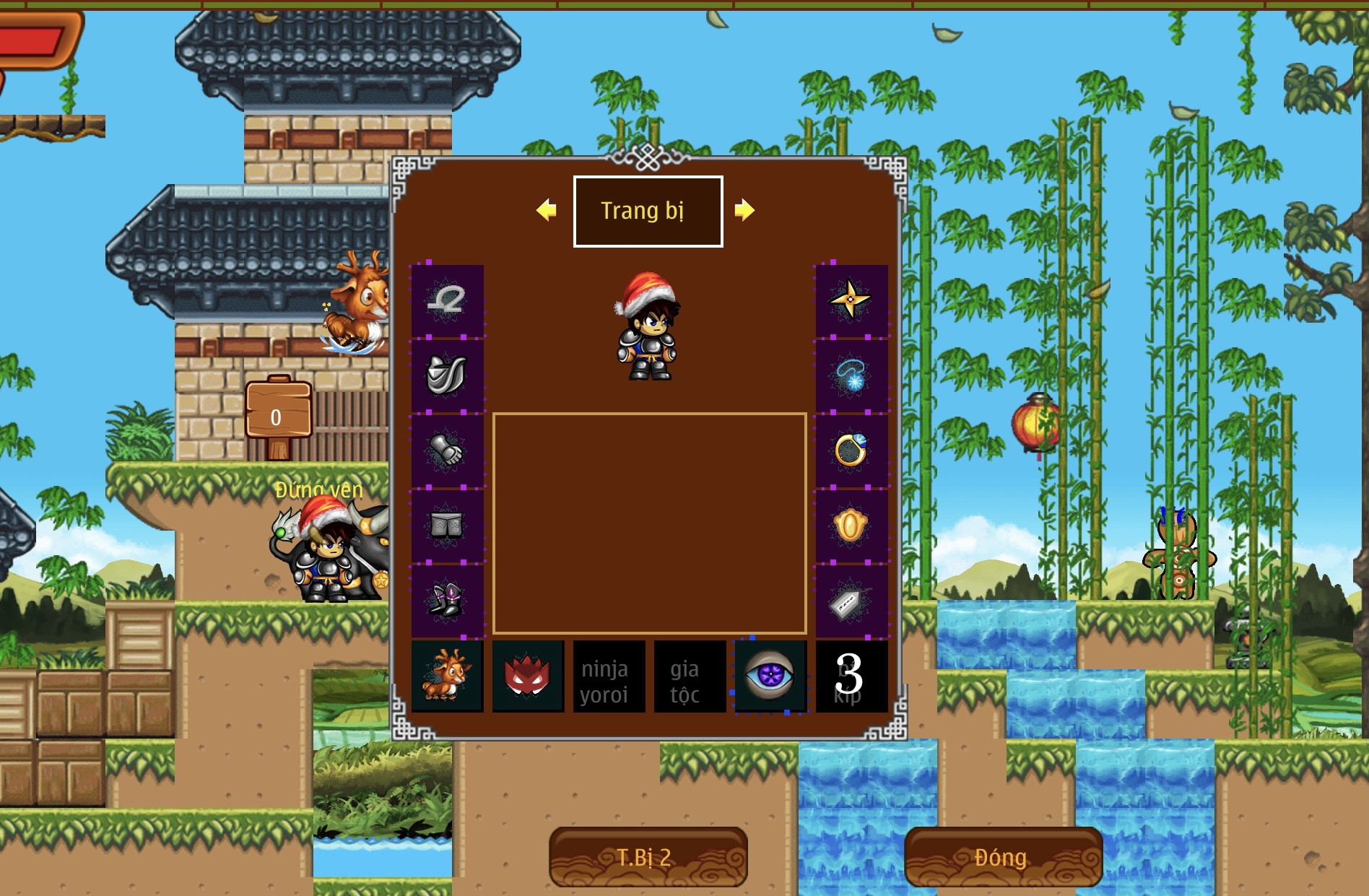Viewport: 1369px width, 896px height.
Task: Select the purple eye item slot
Action: pos(770,676)
